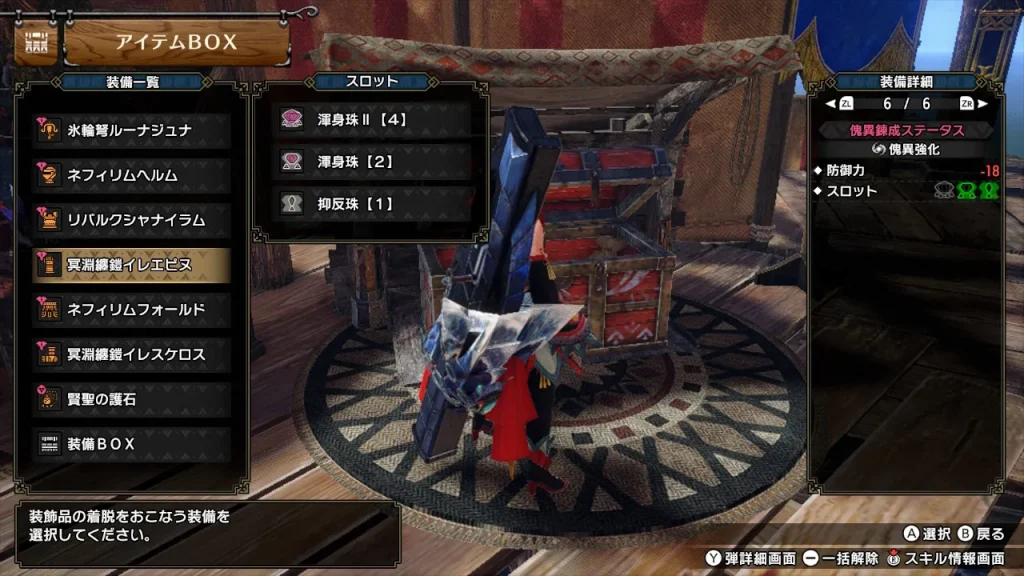Select the ネフィリムフォールド waist entry
The image size is (1024, 576).
coord(132,310)
